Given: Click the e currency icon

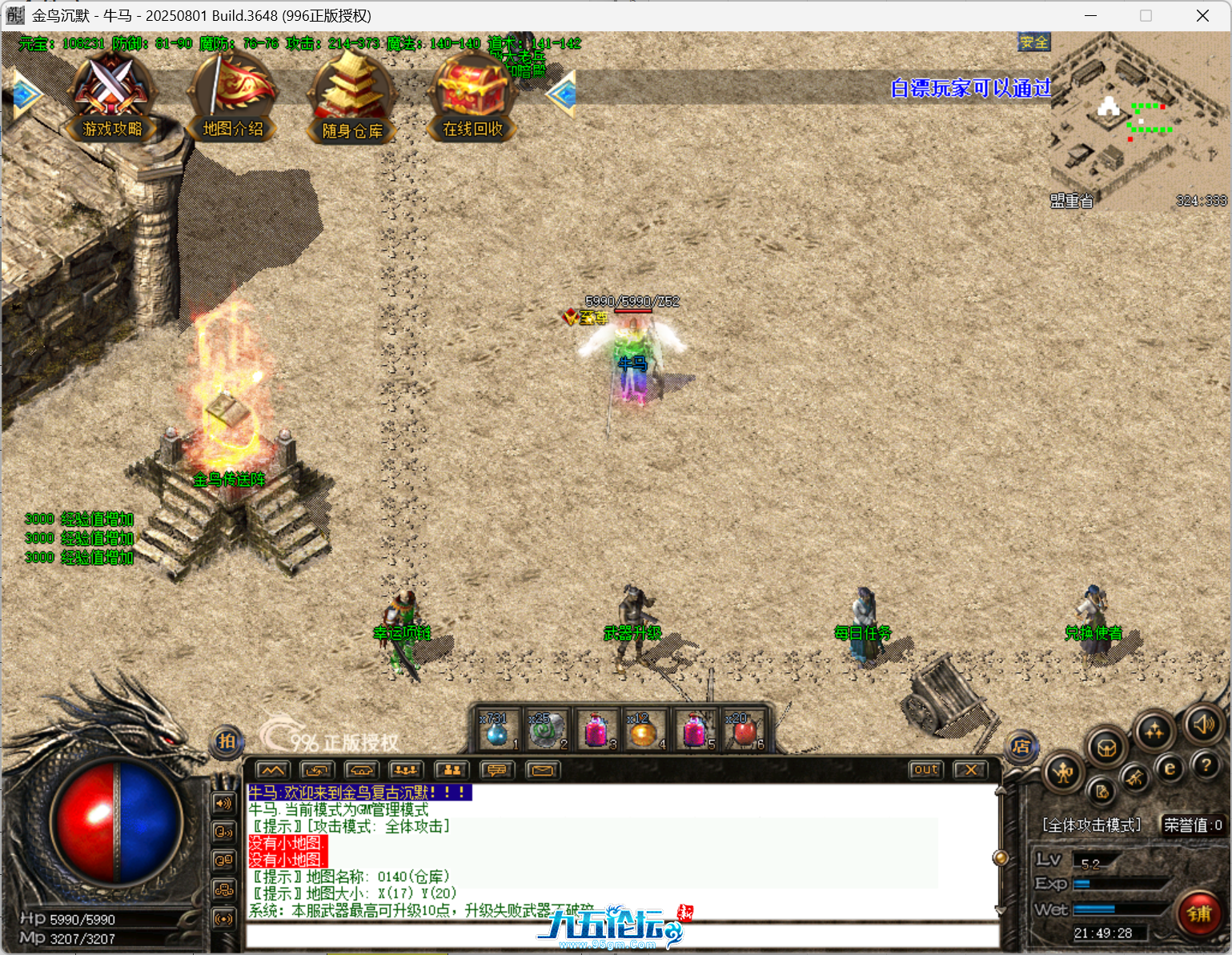Looking at the screenshot, I should tap(1171, 770).
